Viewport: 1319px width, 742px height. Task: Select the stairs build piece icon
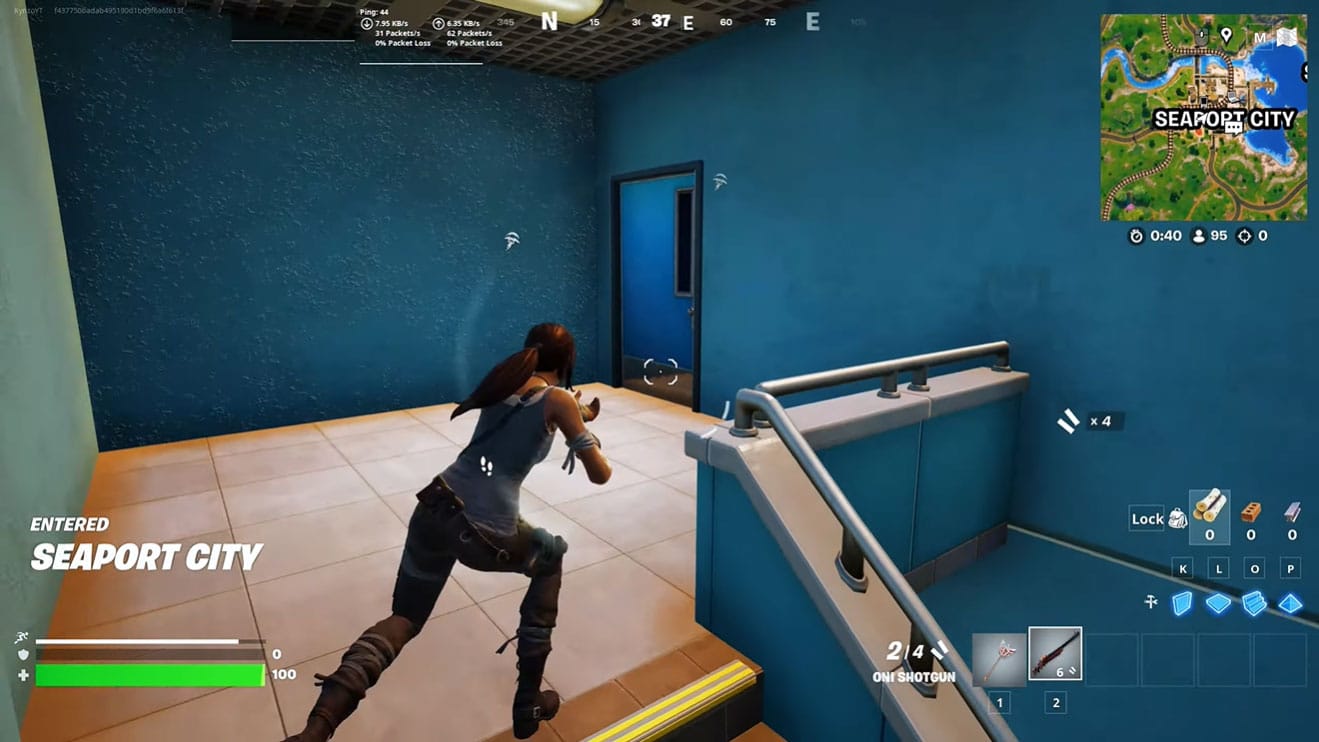coord(1254,604)
